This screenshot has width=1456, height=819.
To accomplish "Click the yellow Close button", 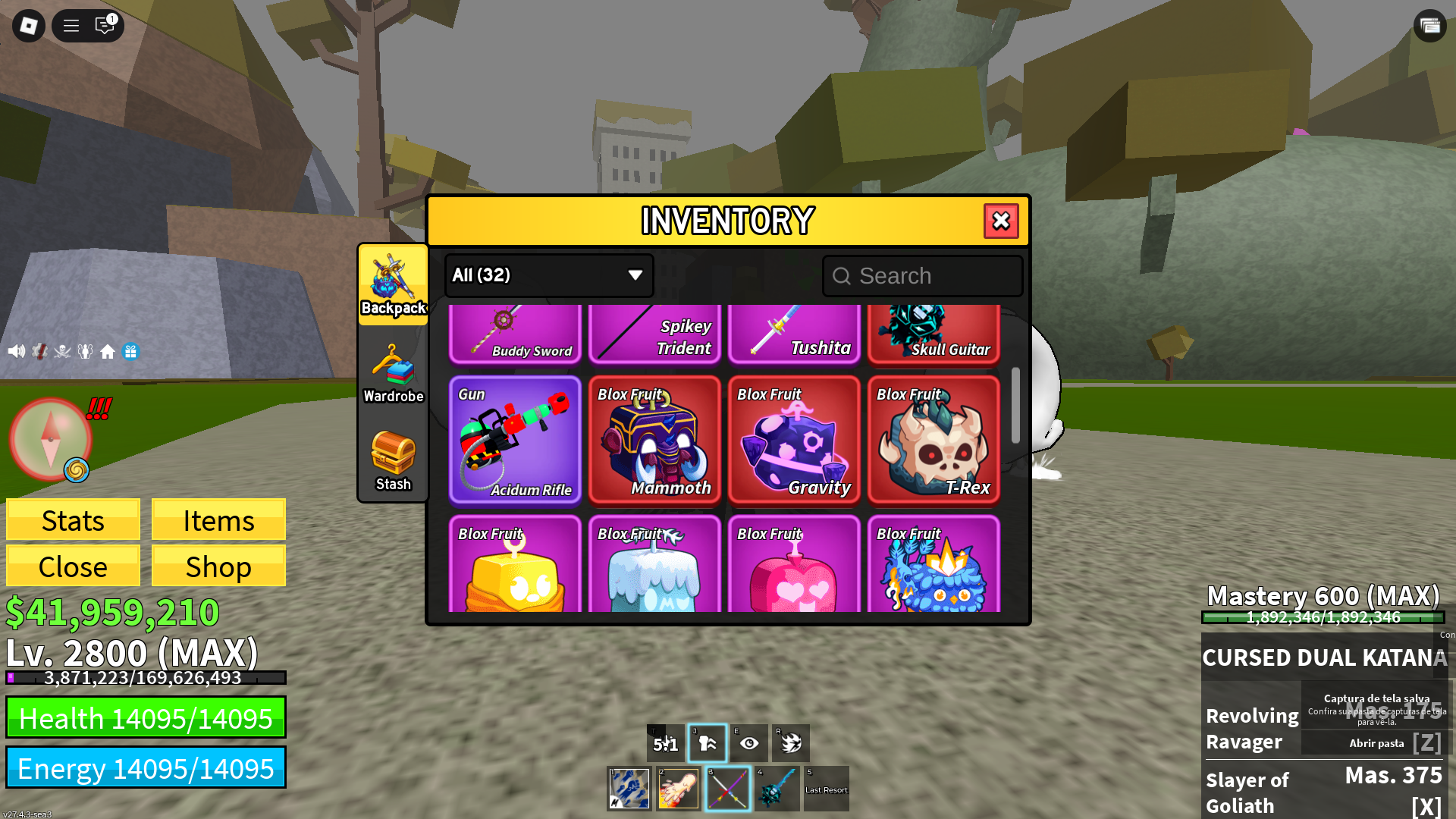I will pyautogui.click(x=73, y=566).
